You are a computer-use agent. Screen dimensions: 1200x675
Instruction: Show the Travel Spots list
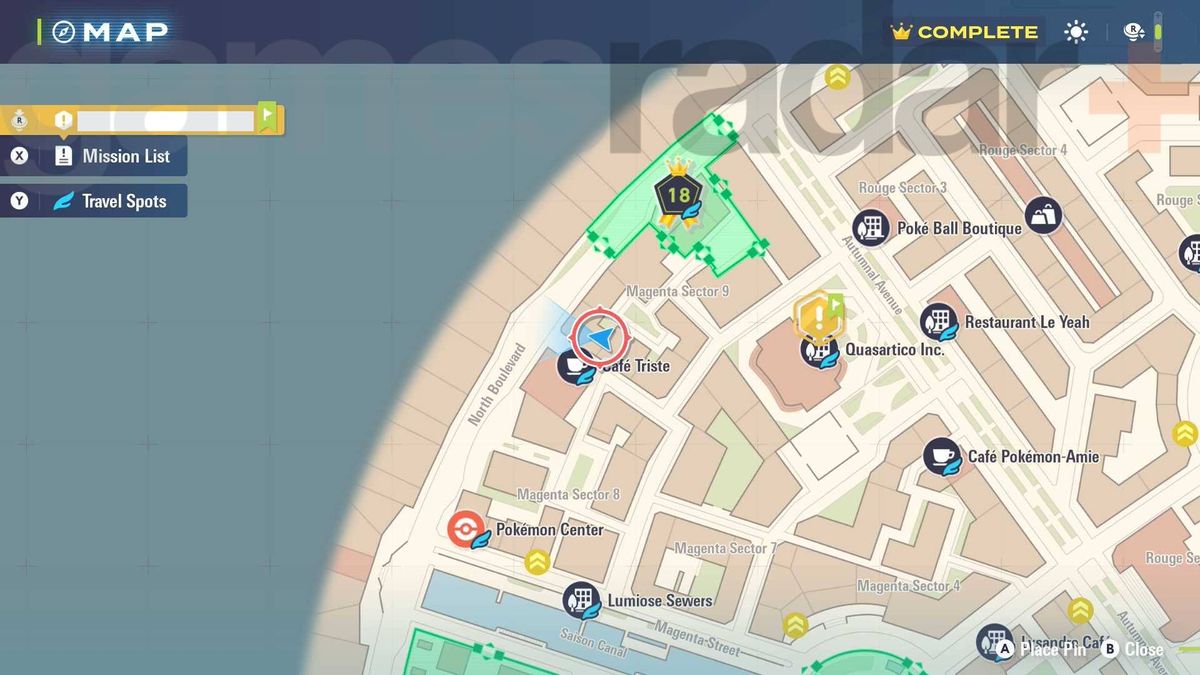coord(98,201)
